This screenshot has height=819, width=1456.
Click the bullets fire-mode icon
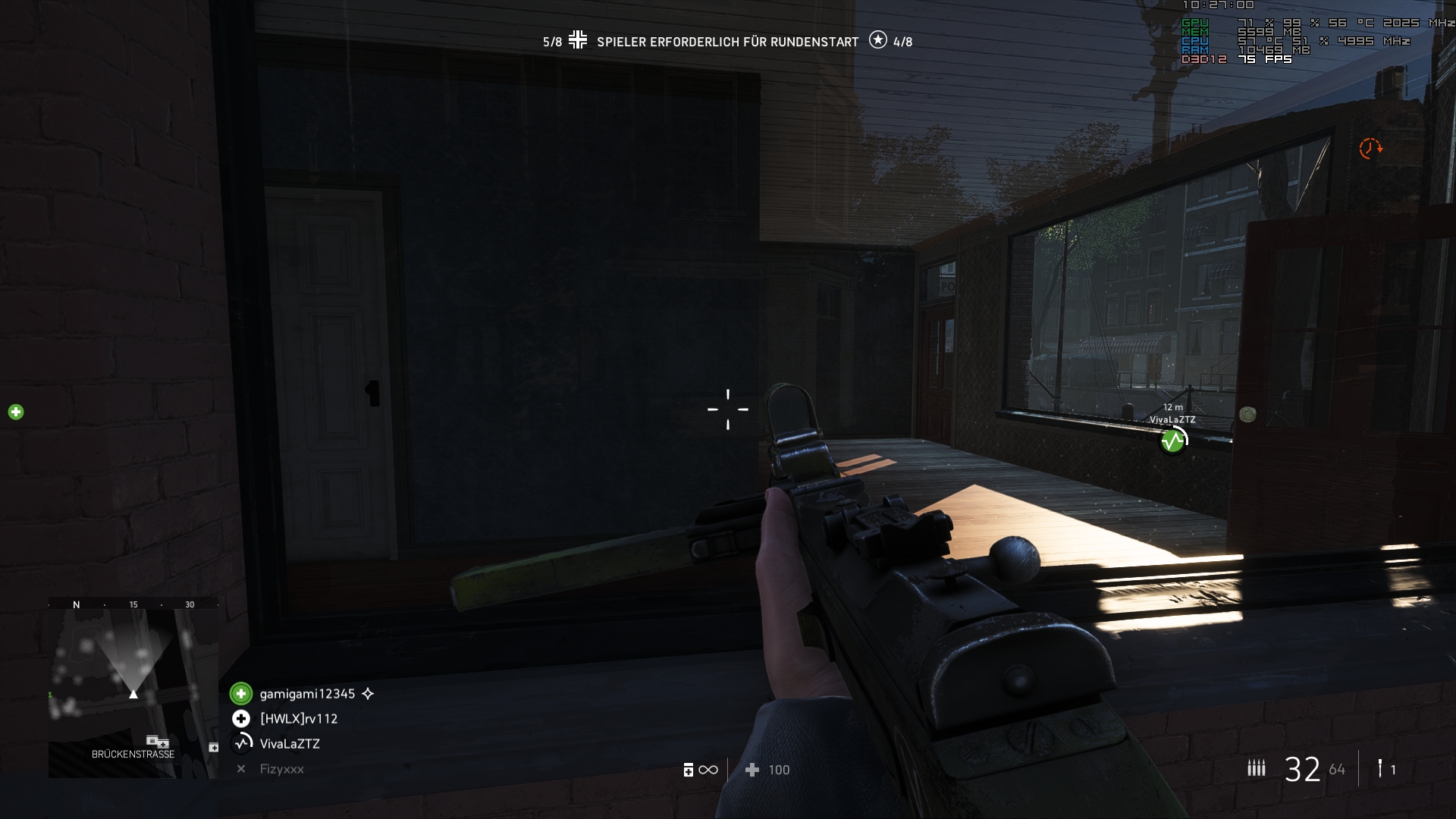pyautogui.click(x=1256, y=769)
